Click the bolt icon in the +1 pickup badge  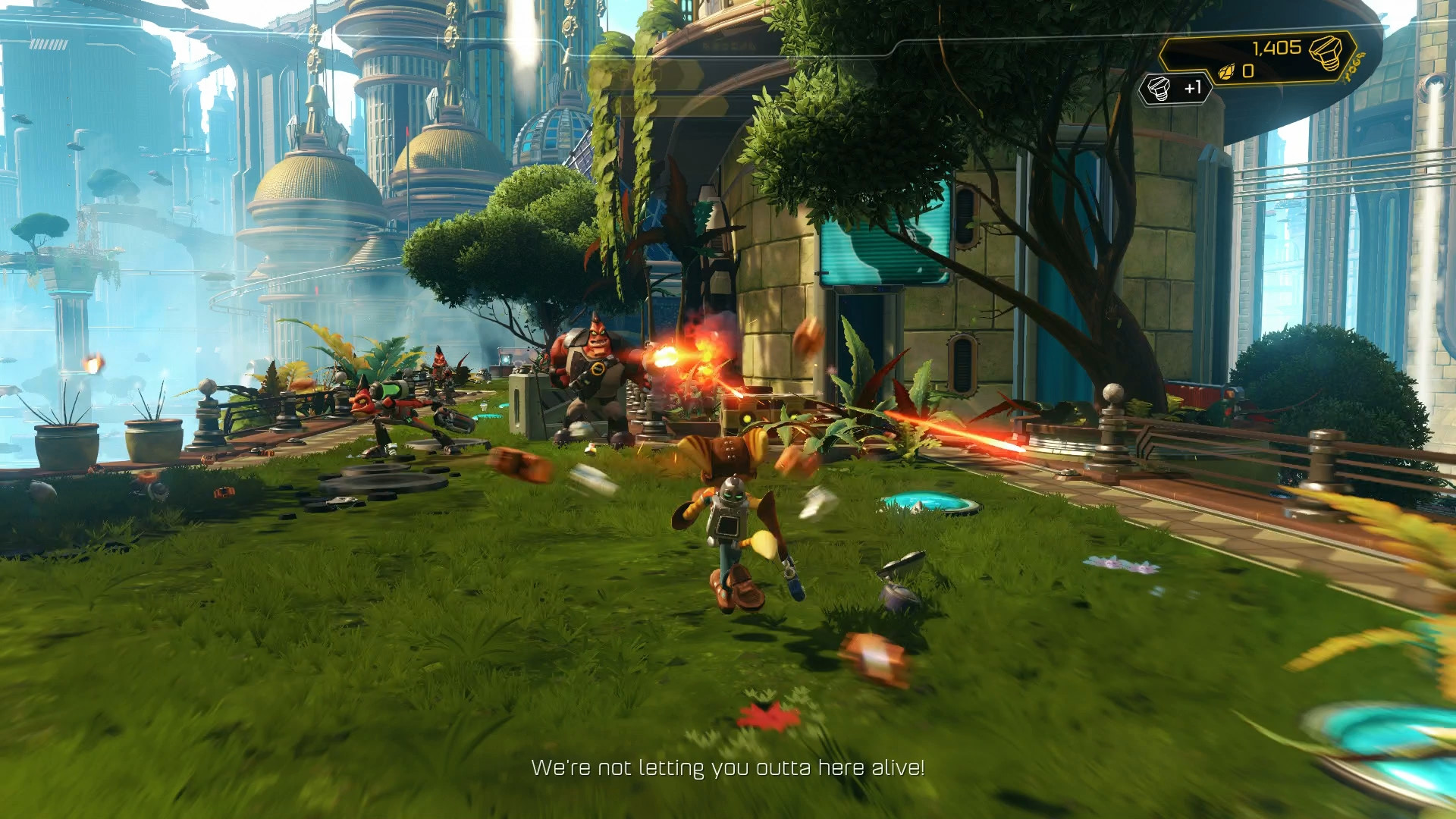point(1159,89)
